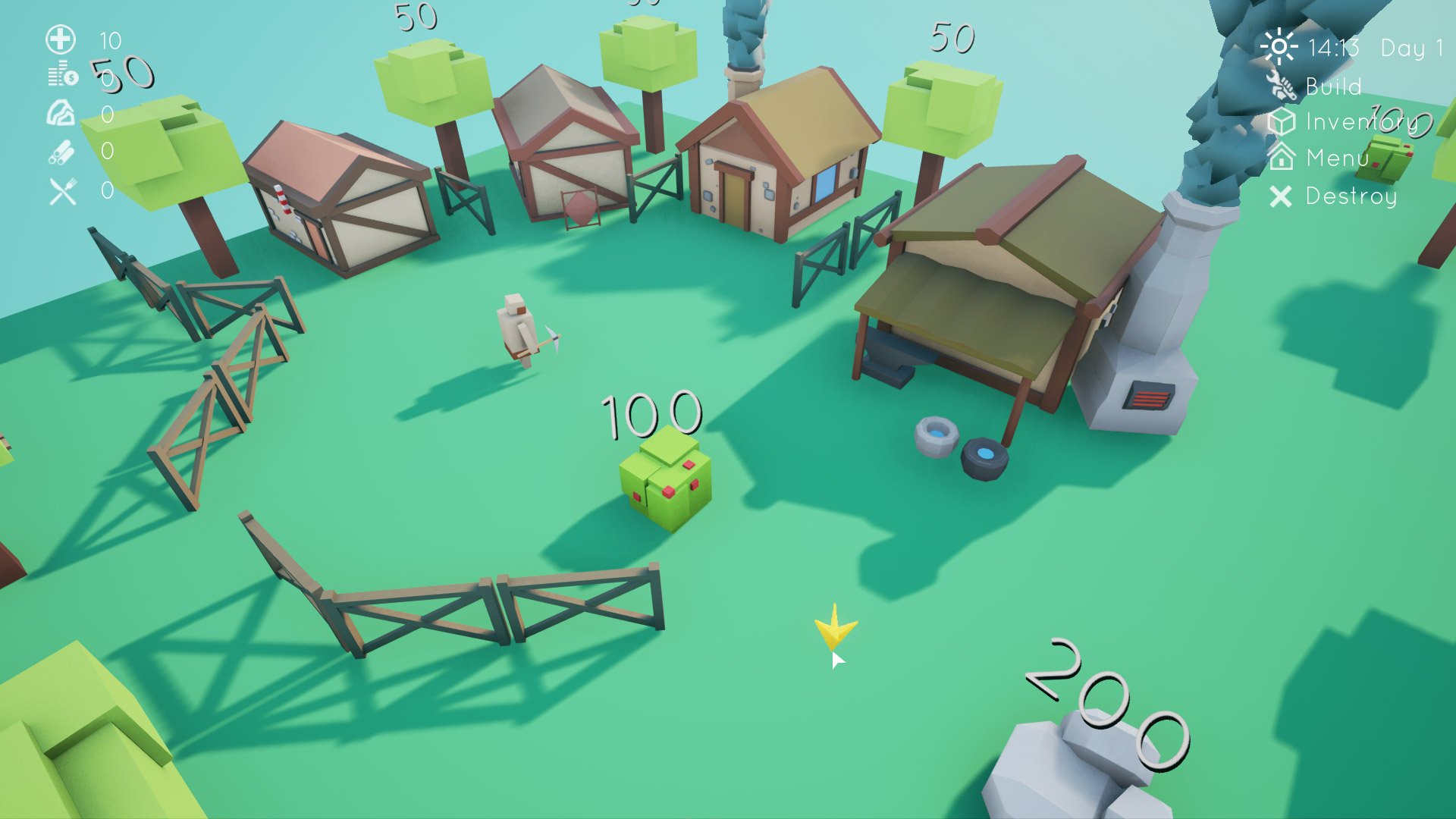Open the Inventory cube icon
The width and height of the screenshot is (1456, 819).
coord(1281,121)
